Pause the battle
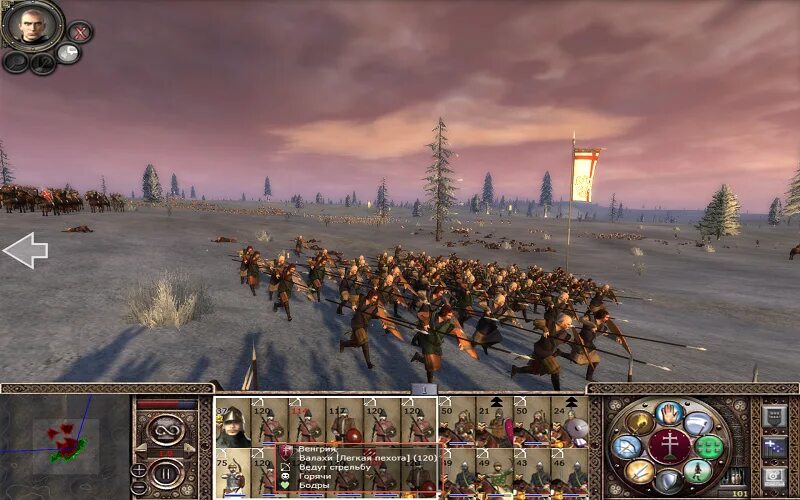 coord(165,472)
